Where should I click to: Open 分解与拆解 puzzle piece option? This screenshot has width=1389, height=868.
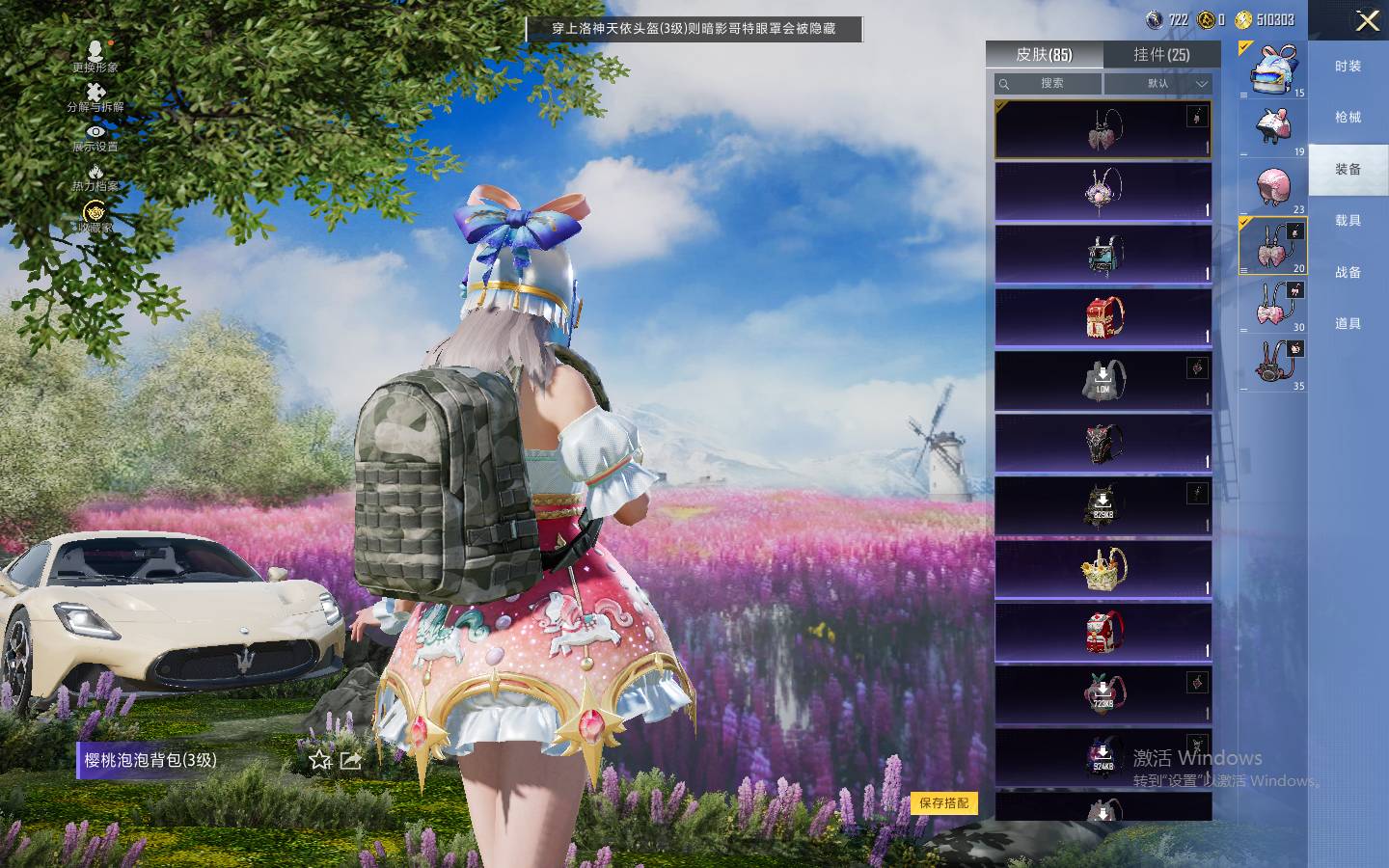95,96
